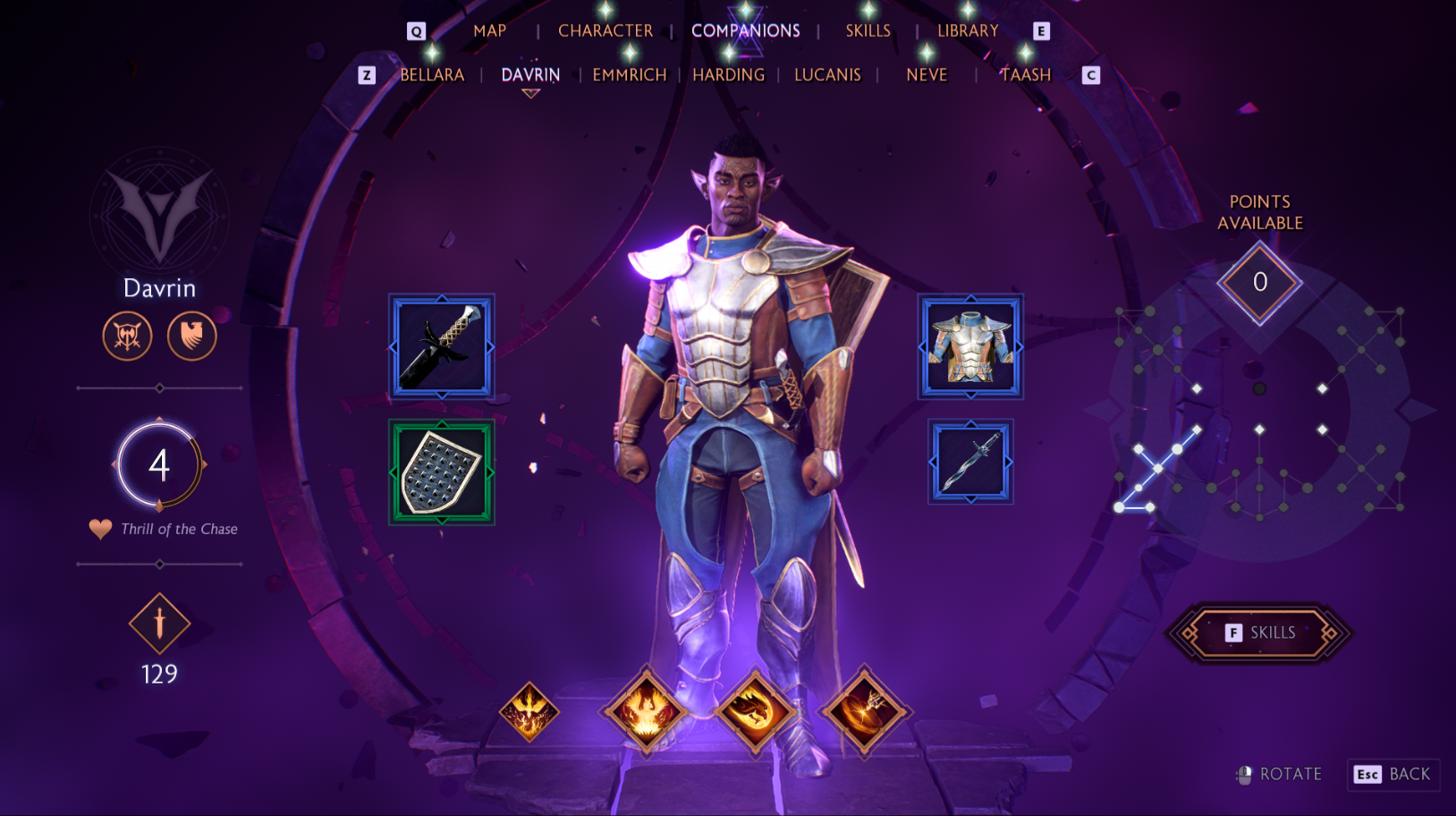
Task: Open the dark blade accessory slot
Action: (970, 462)
